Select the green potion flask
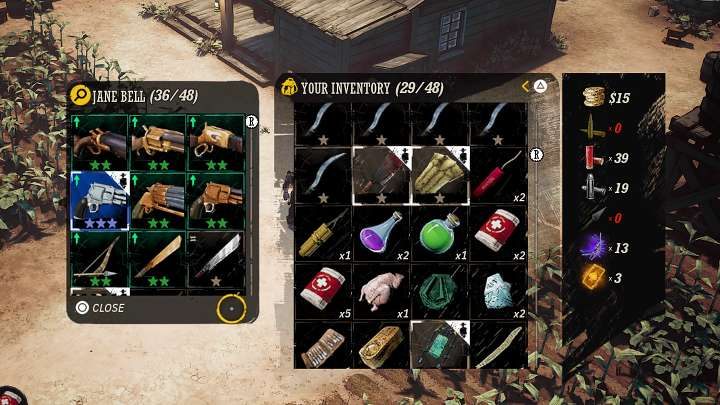 pos(438,233)
